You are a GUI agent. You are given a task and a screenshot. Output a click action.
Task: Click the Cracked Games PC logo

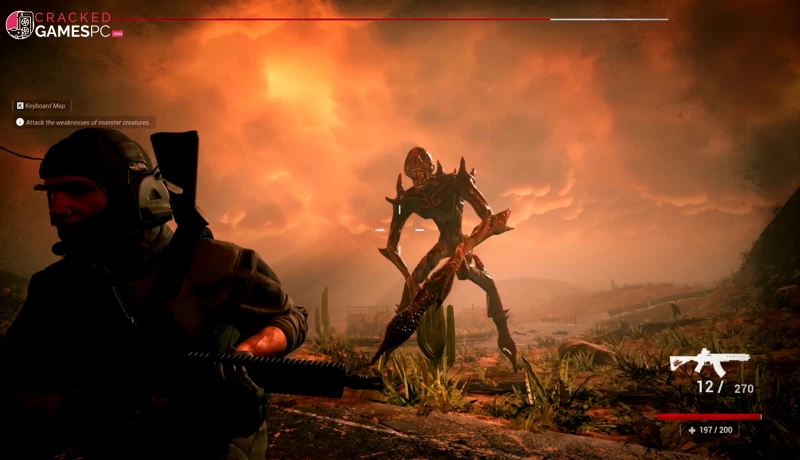click(64, 24)
